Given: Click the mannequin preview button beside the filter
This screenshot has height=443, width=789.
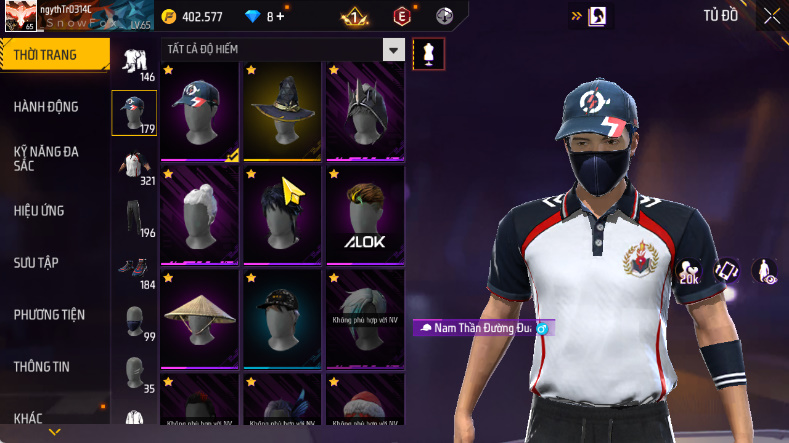Looking at the screenshot, I should pos(429,53).
